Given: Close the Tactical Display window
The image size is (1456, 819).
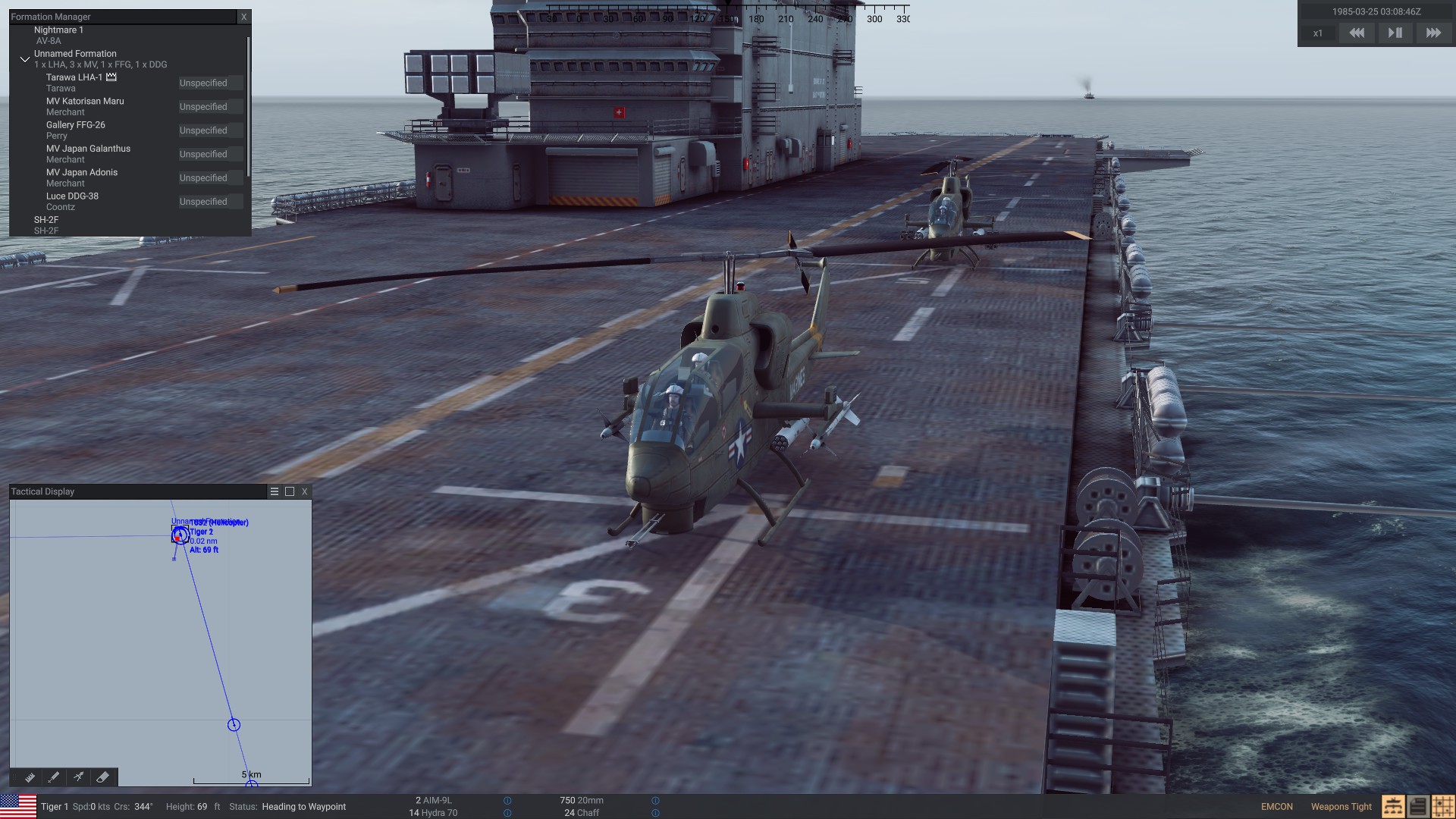Looking at the screenshot, I should (x=305, y=491).
